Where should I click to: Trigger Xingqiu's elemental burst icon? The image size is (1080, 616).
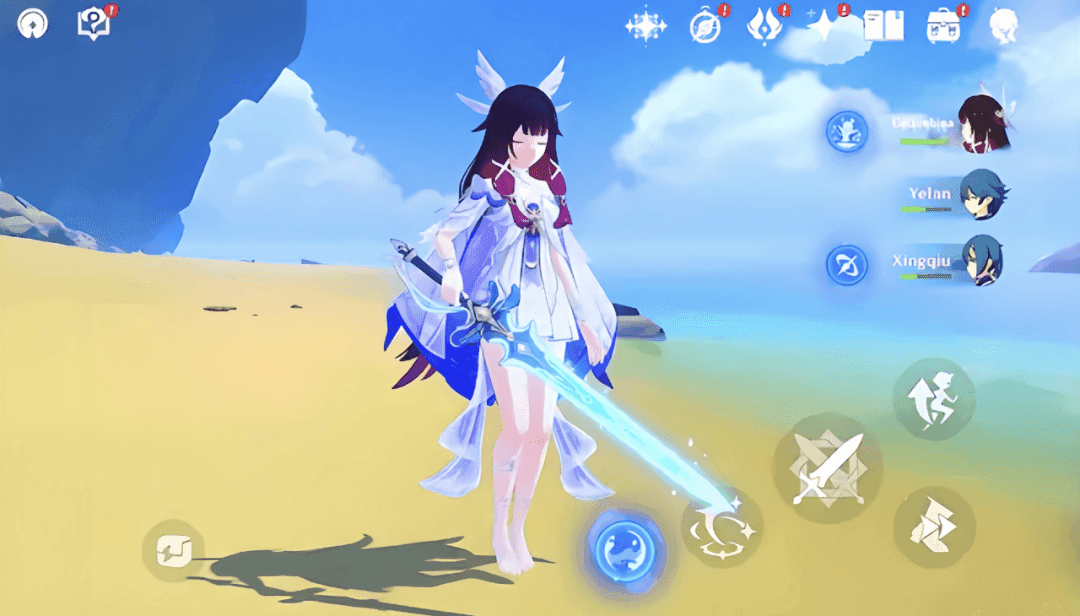[x=846, y=265]
